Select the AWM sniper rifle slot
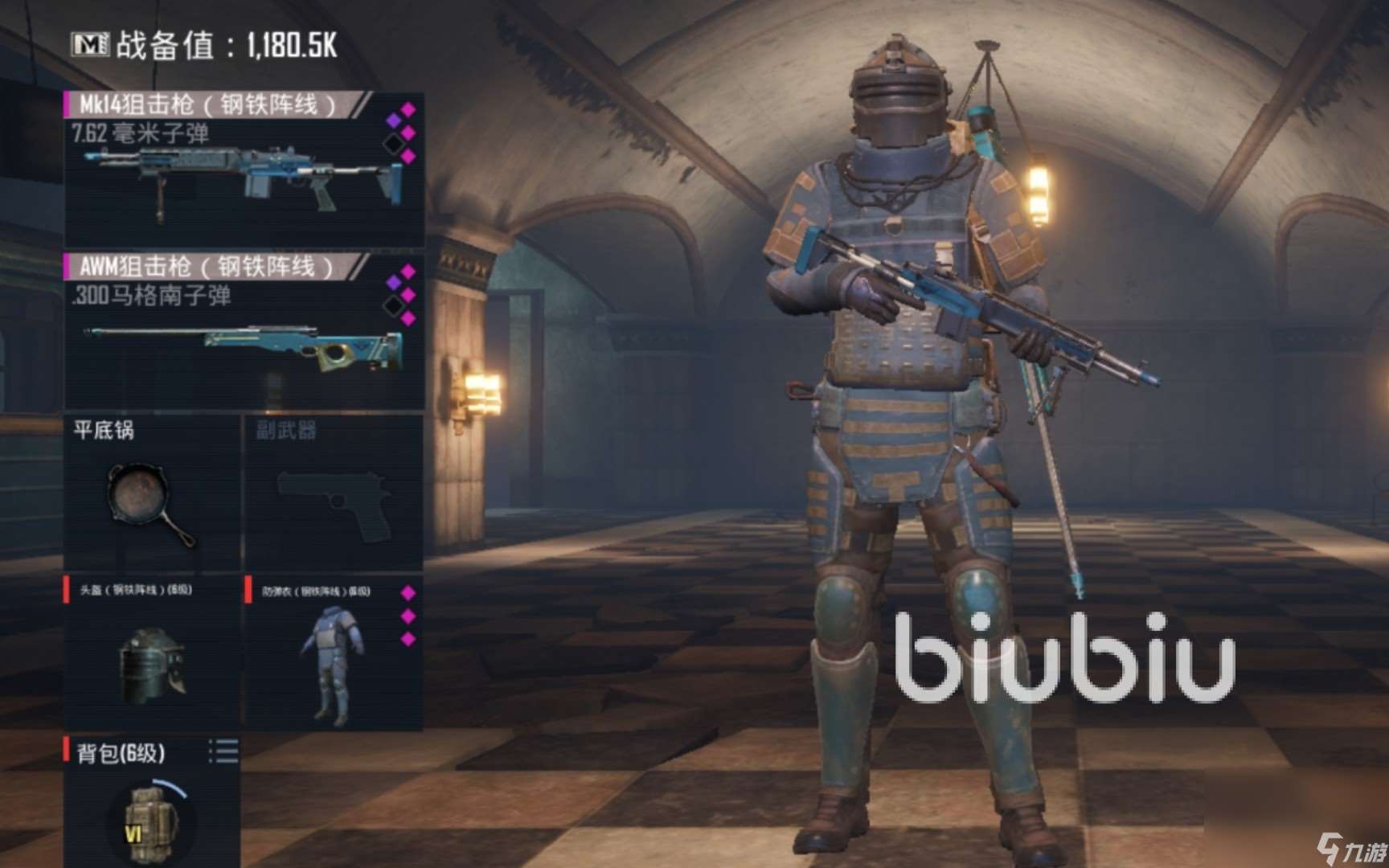The image size is (1389, 868). (244, 333)
